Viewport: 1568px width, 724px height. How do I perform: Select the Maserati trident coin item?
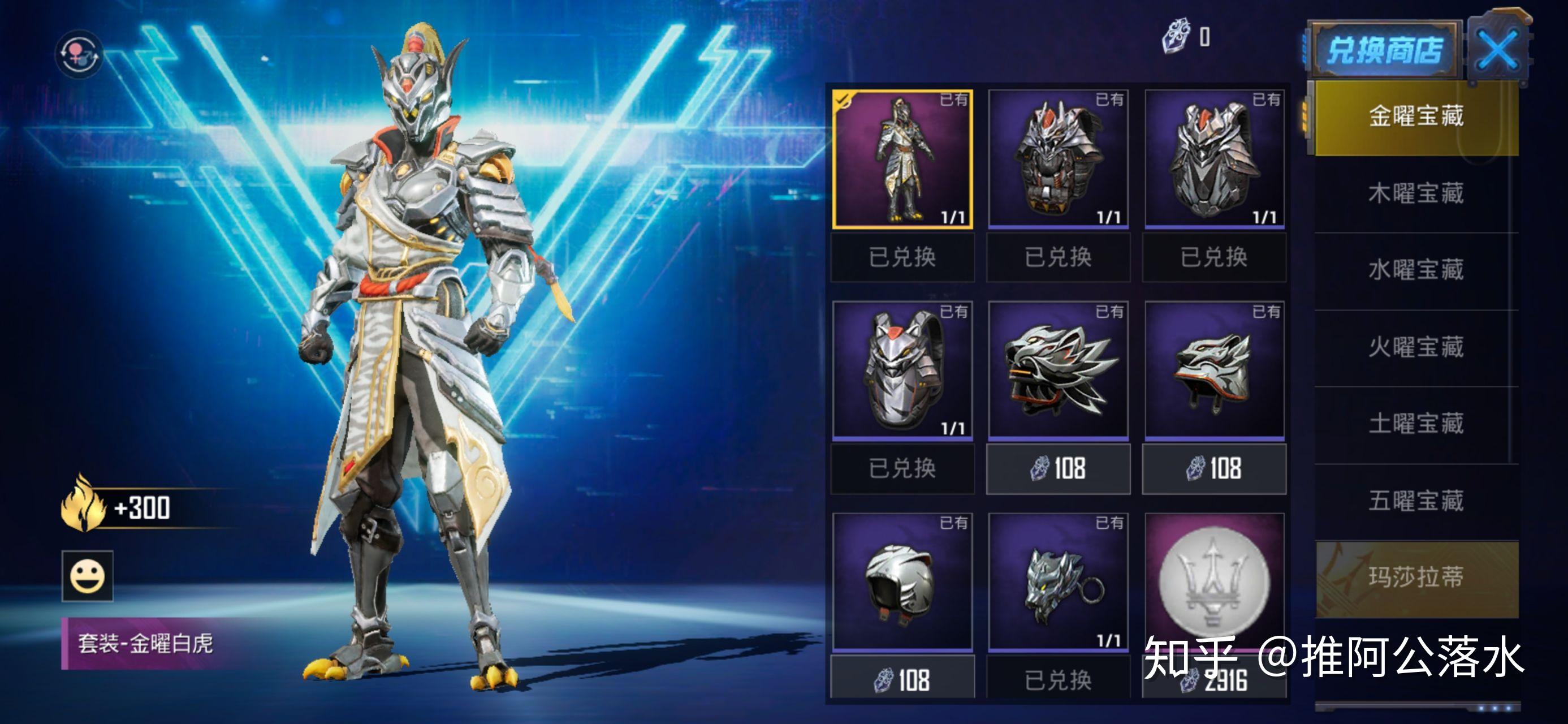(1215, 581)
